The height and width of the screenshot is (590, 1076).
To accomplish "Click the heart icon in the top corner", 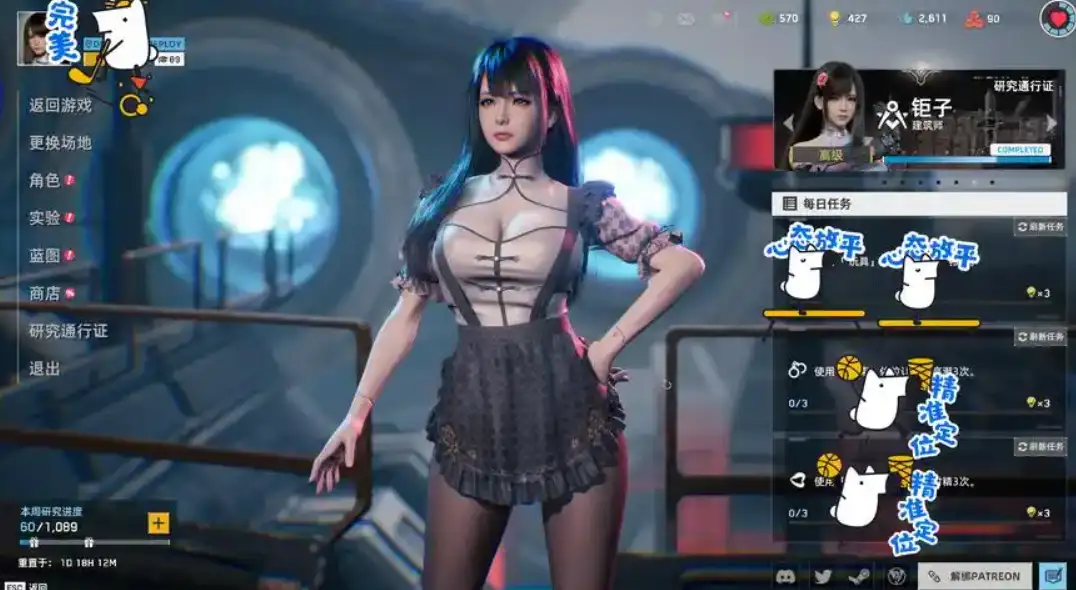I will pyautogui.click(x=1058, y=18).
